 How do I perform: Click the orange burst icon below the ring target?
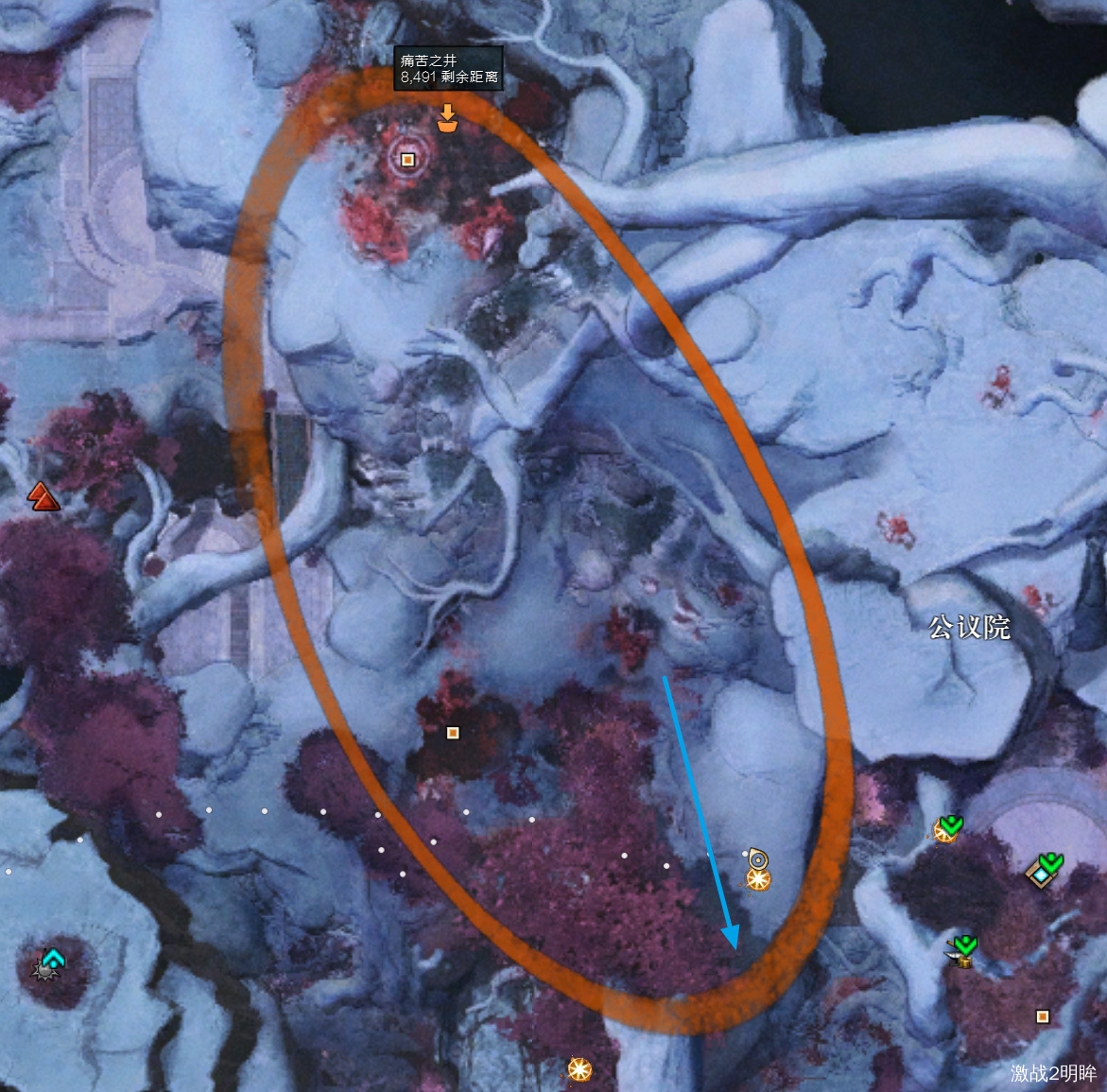click(x=758, y=880)
